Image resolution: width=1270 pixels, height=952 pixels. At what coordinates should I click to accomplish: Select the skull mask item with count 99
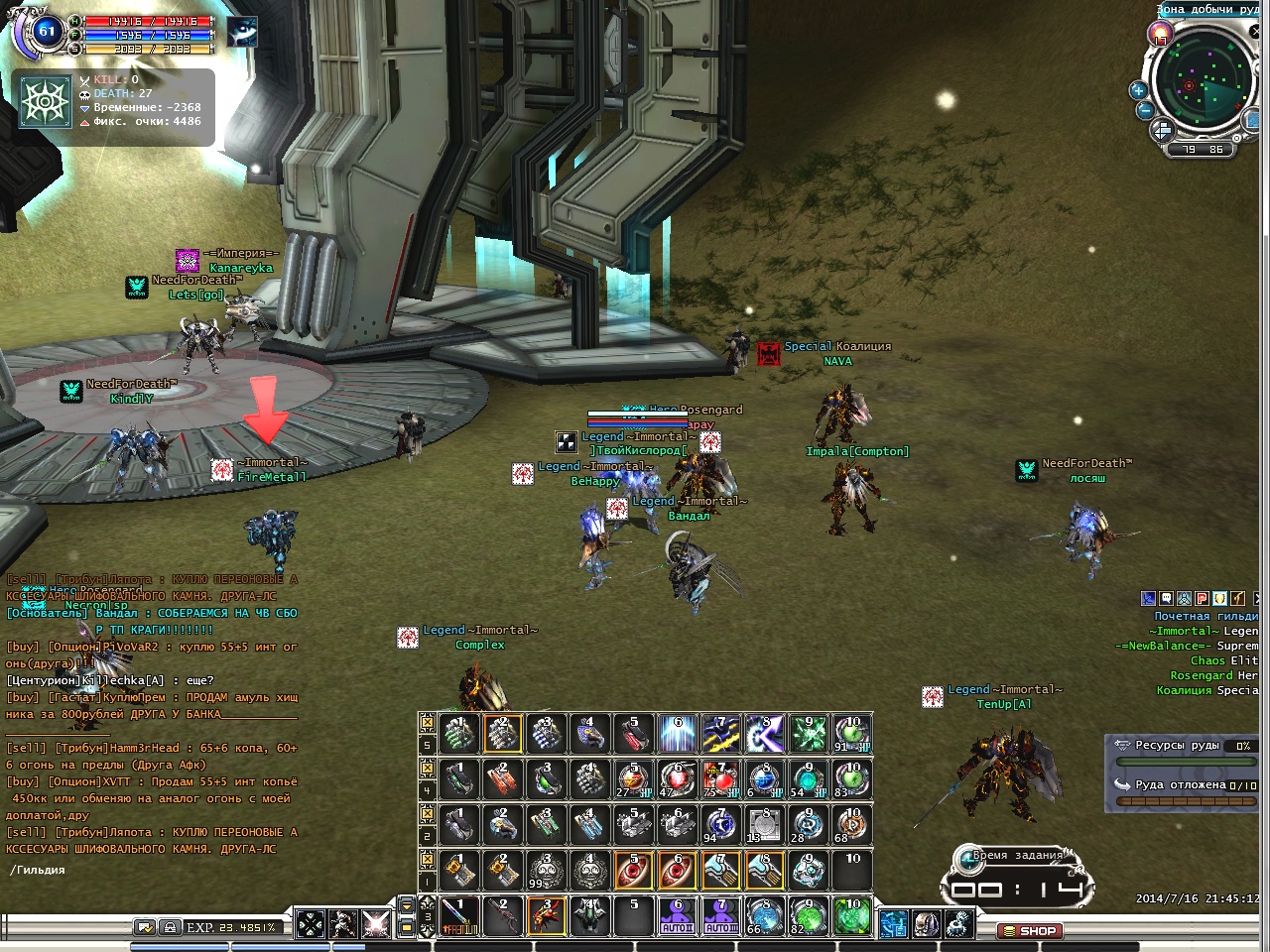pyautogui.click(x=546, y=871)
